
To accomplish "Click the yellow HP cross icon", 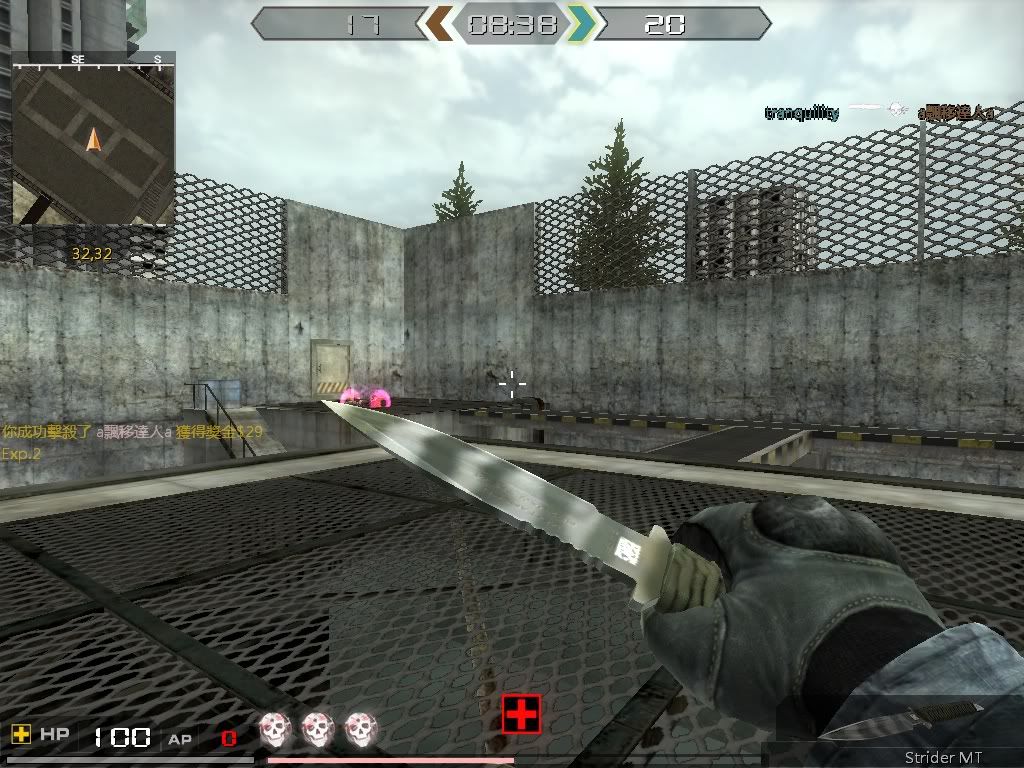I will pyautogui.click(x=21, y=735).
